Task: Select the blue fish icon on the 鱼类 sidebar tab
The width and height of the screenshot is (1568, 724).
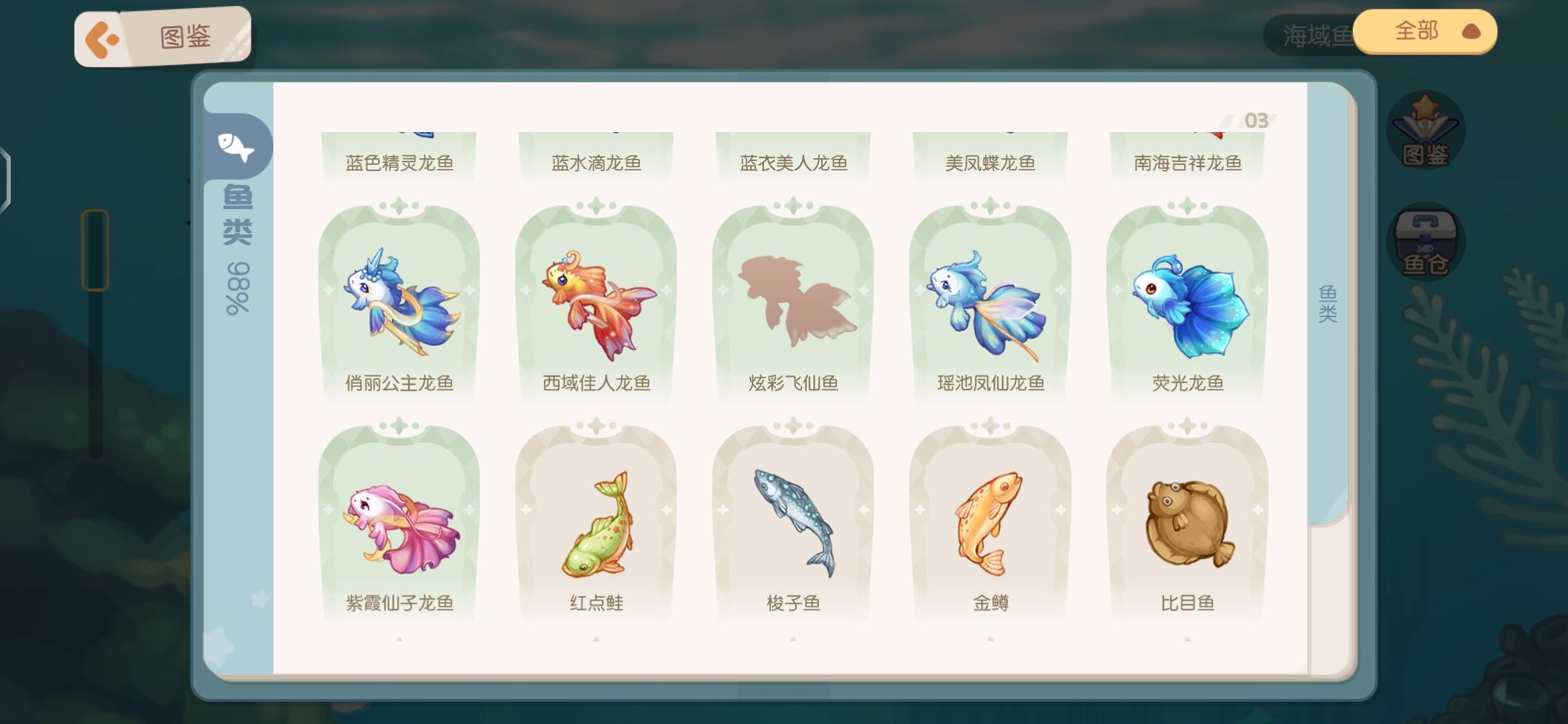Action: click(238, 147)
